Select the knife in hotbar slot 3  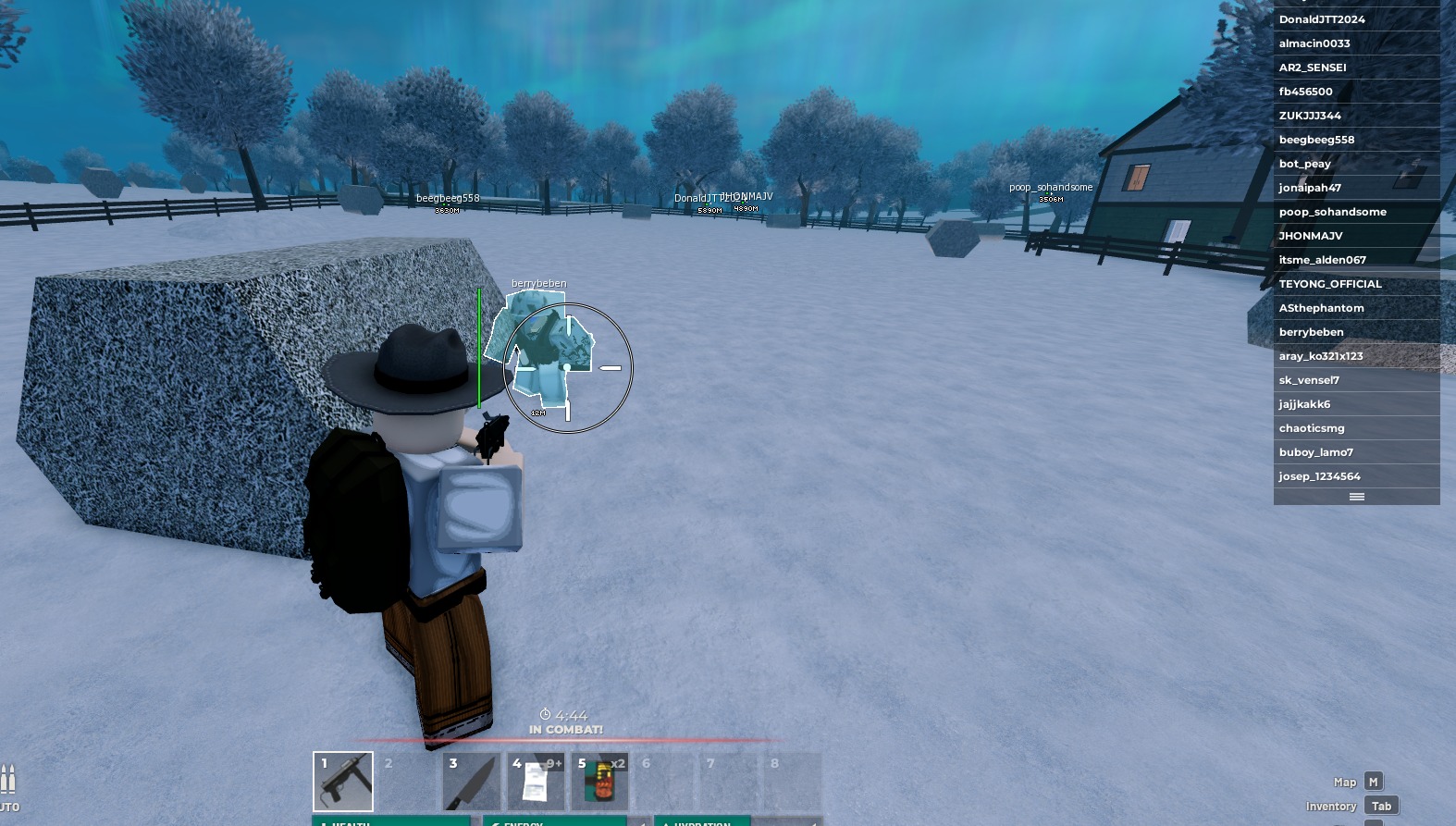click(471, 781)
